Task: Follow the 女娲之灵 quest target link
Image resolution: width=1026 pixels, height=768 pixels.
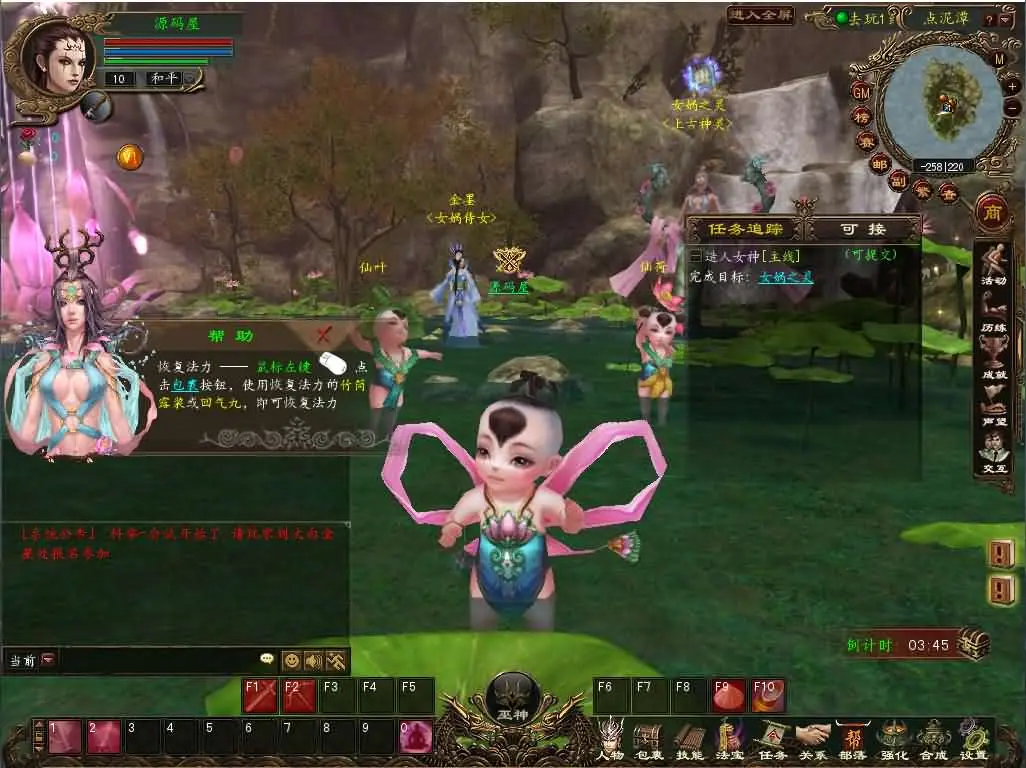Action: (785, 277)
